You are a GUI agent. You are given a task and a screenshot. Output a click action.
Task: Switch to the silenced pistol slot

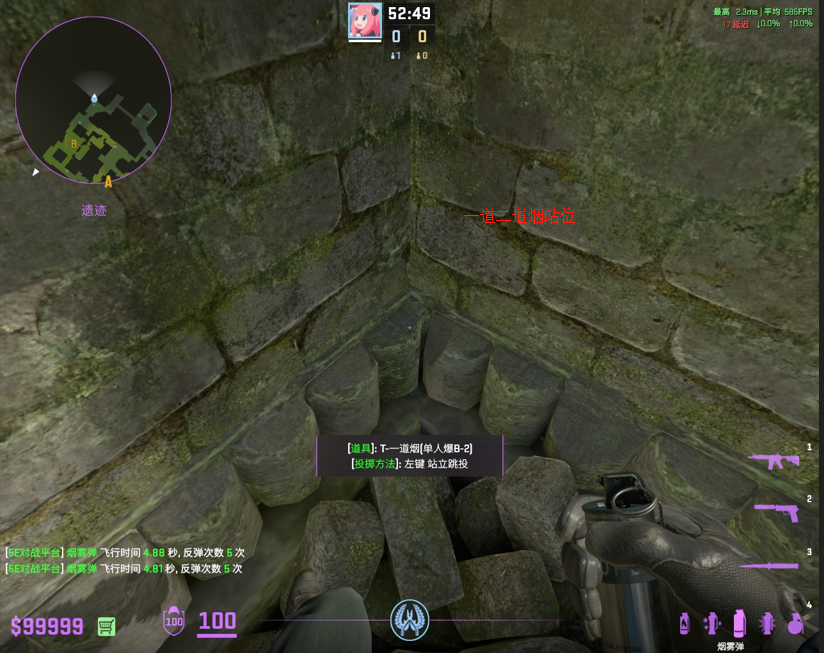click(x=774, y=510)
